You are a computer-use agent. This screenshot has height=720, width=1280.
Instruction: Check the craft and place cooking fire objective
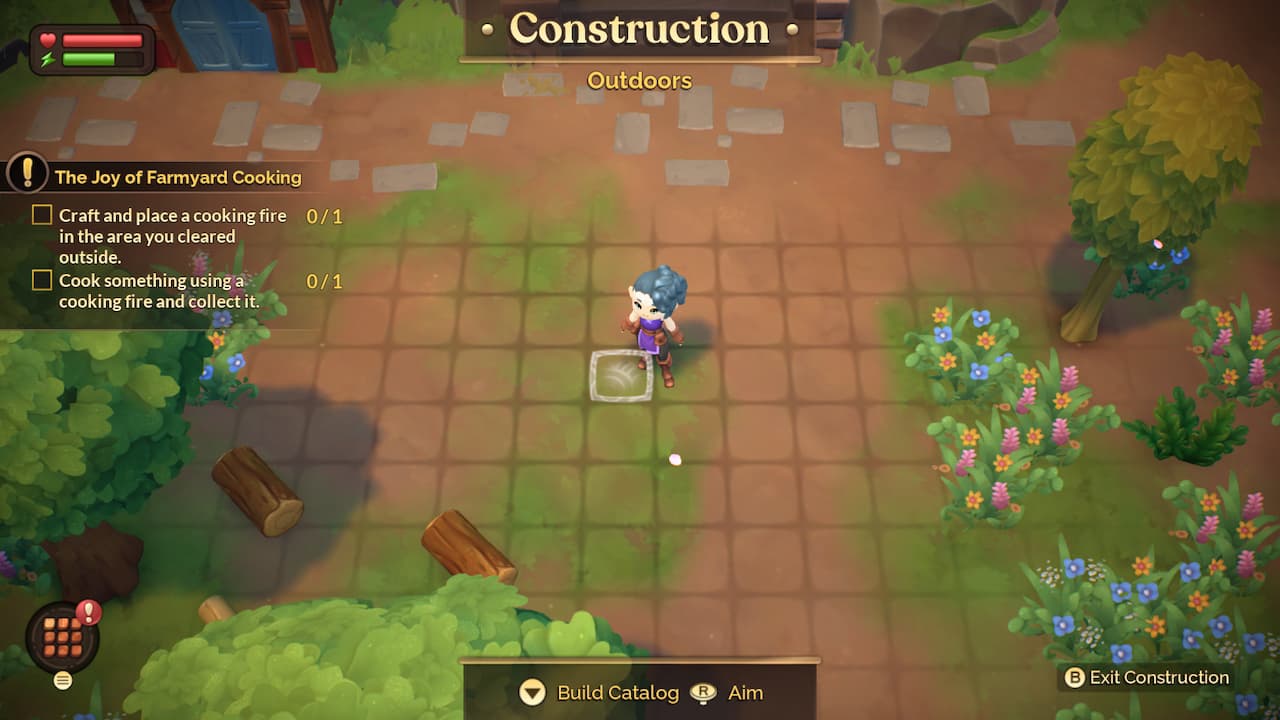41,214
